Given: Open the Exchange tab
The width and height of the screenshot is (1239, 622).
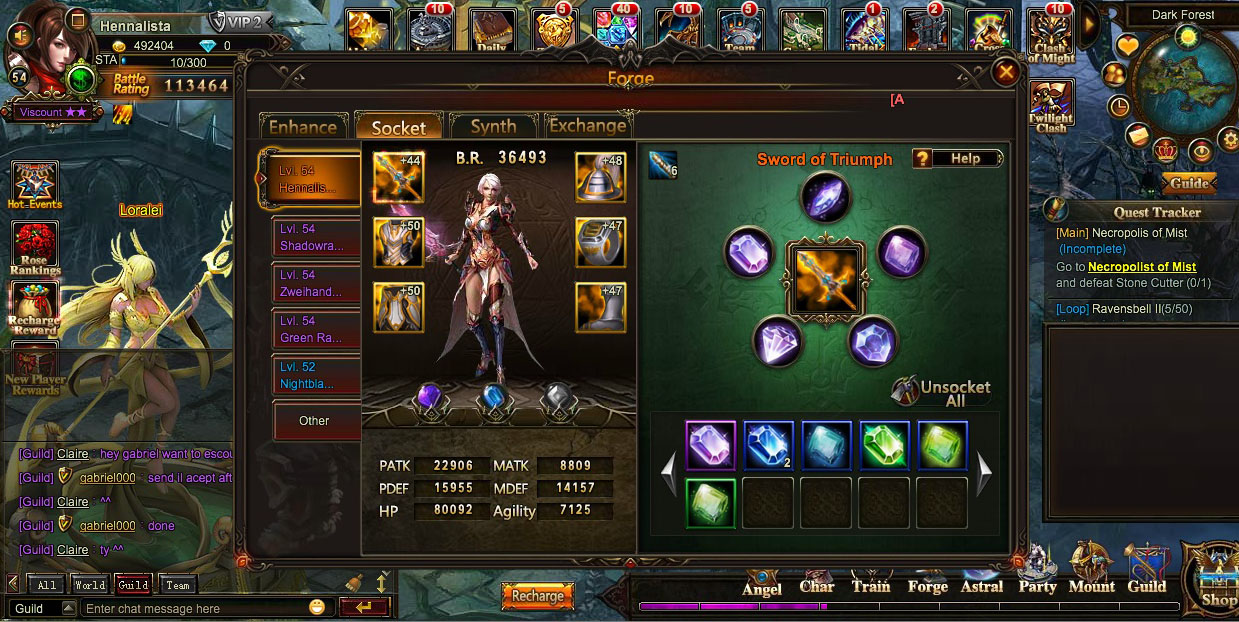Looking at the screenshot, I should (x=587, y=126).
